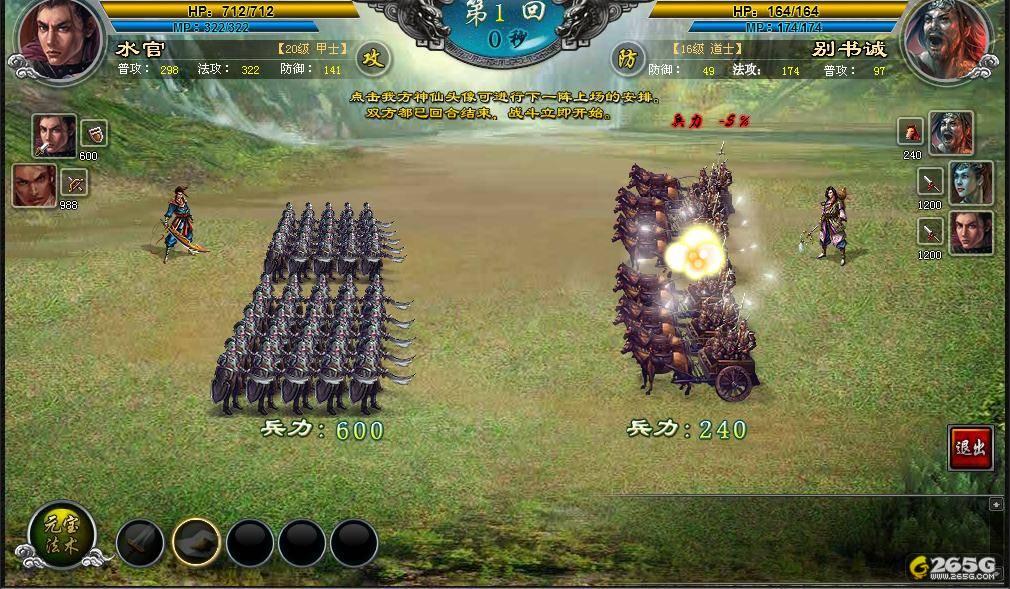Select the allied hero portrait with sword badge
Viewport: 1010px width, 589px height.
tap(54, 135)
